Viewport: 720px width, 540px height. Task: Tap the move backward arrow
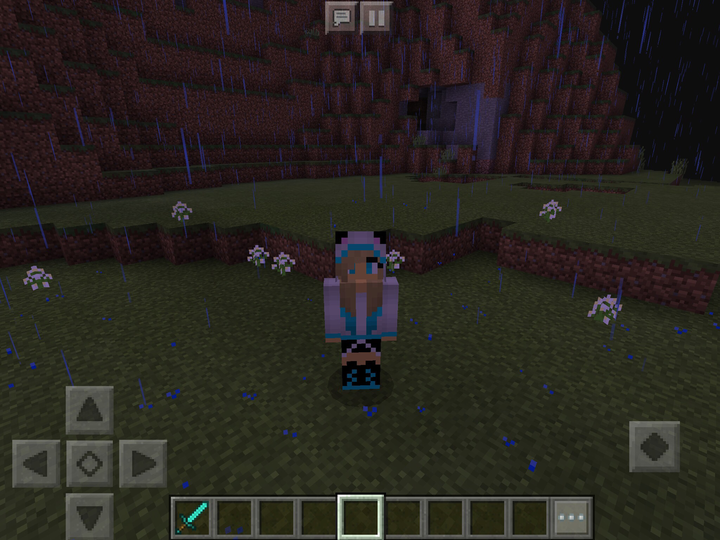[89, 517]
